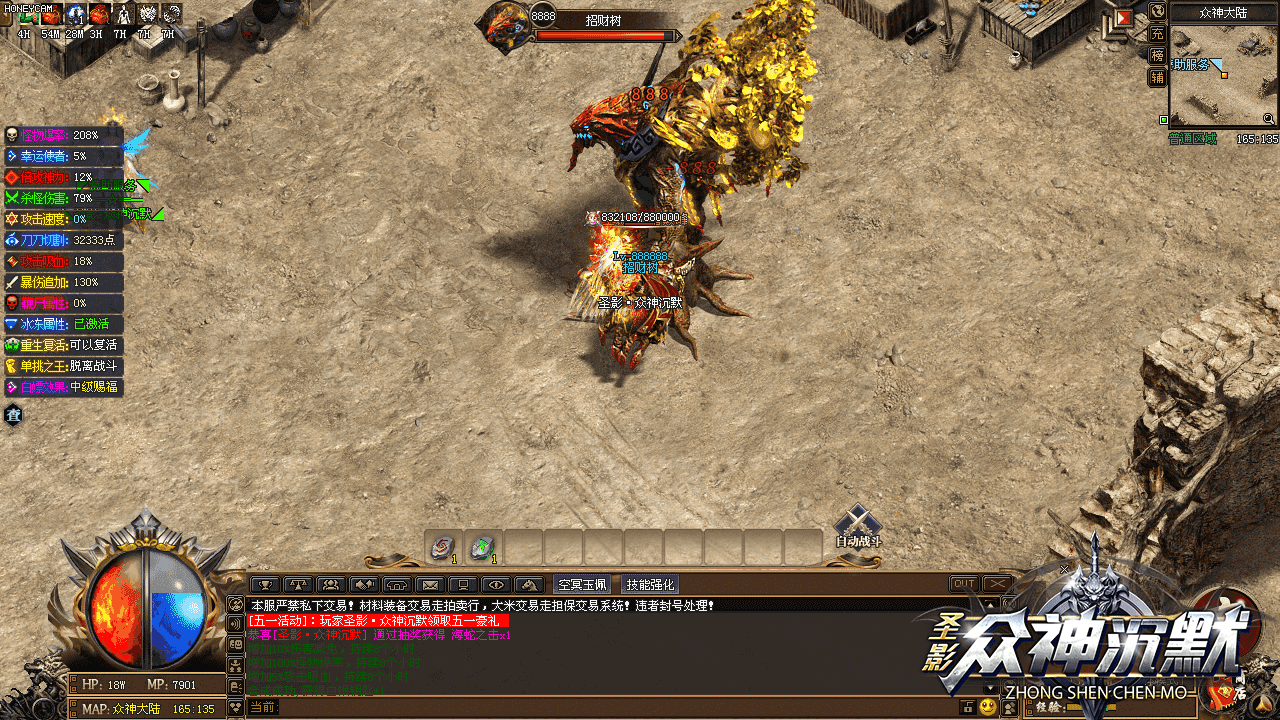Focus the 当前 chat input field
The height and width of the screenshot is (720, 1280).
600,707
